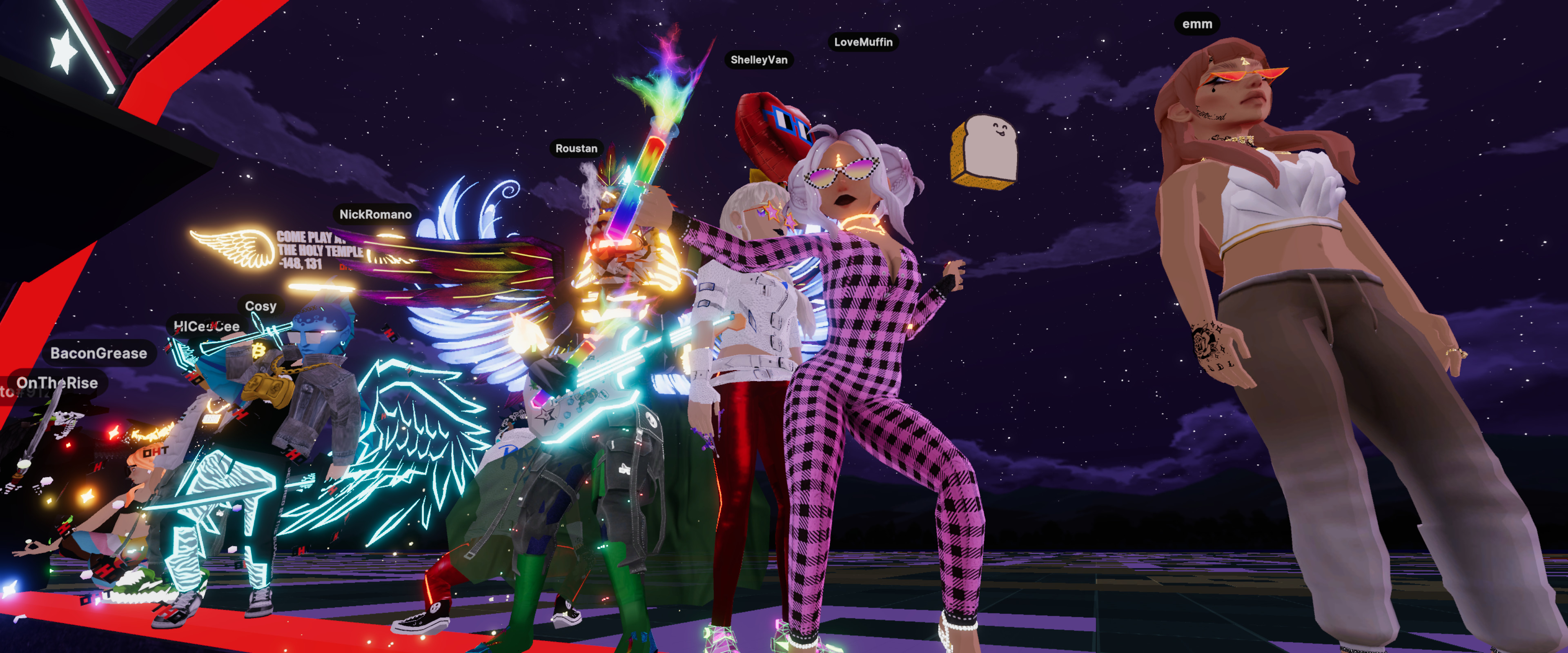This screenshot has width=1568, height=653.
Task: Select the NickRomano name tag
Action: (x=375, y=214)
